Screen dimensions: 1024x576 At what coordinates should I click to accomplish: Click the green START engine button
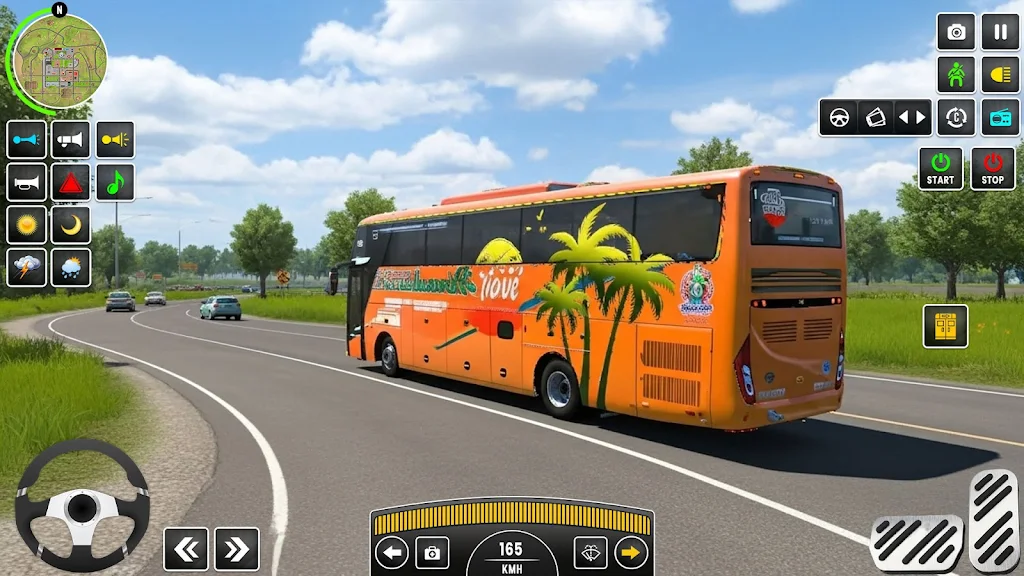940,169
